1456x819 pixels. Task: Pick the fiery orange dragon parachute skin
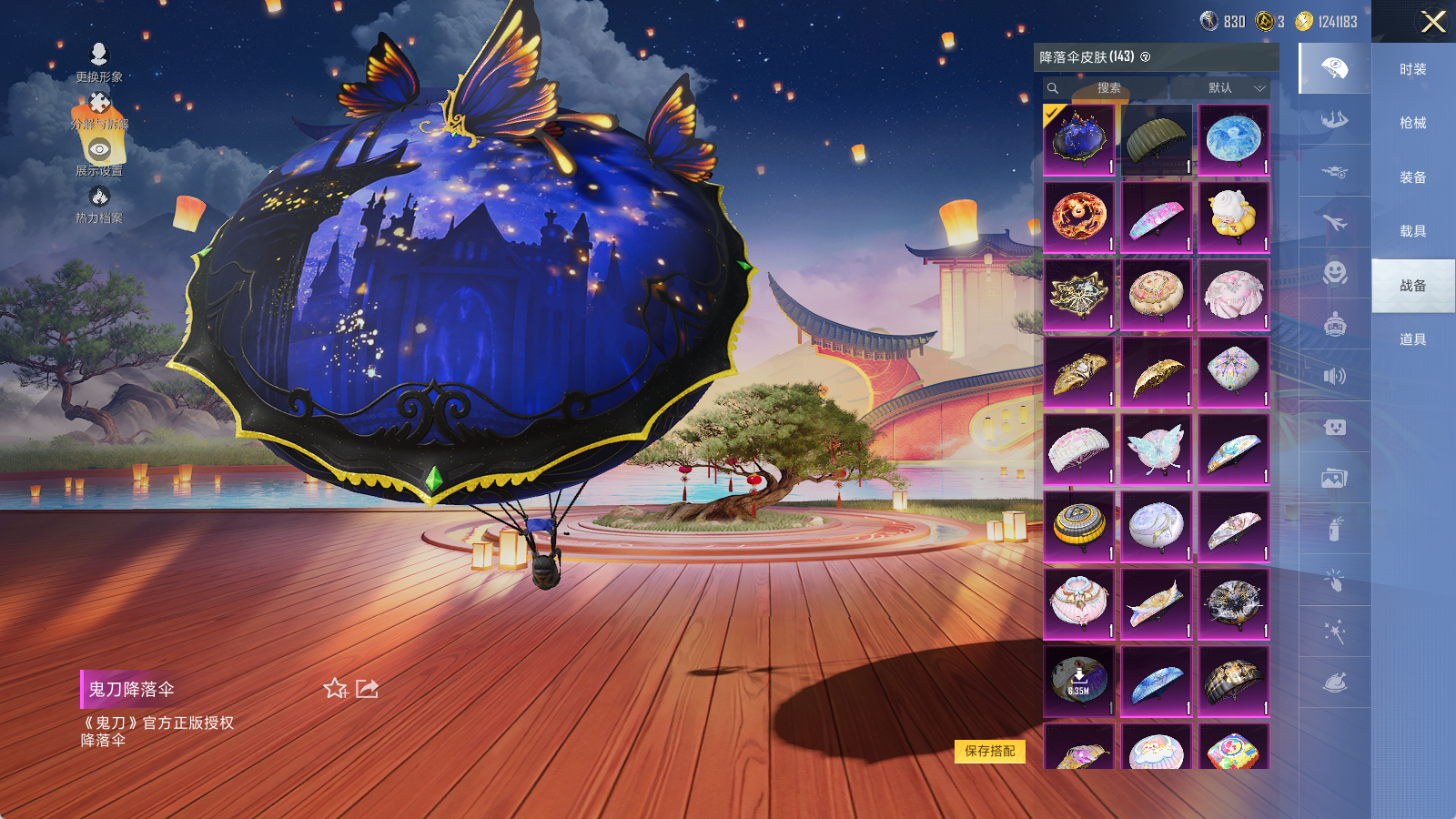click(1078, 217)
